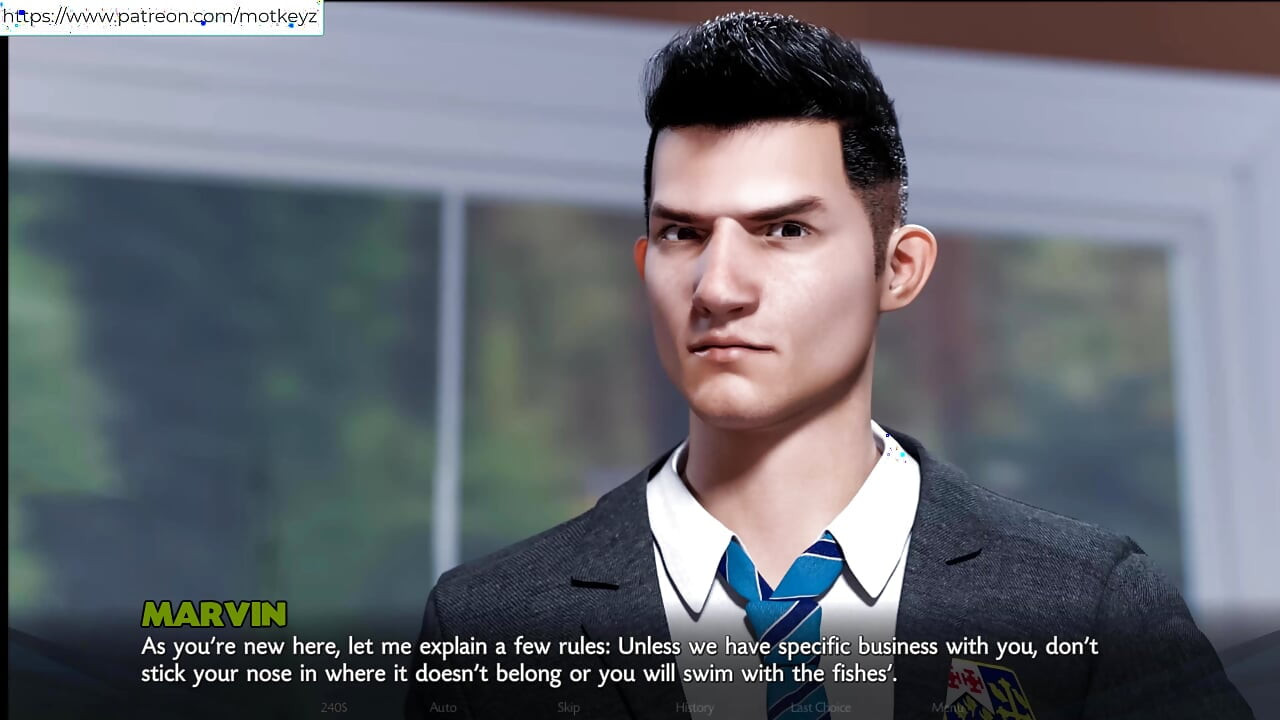Open the dialogue History log

[694, 707]
